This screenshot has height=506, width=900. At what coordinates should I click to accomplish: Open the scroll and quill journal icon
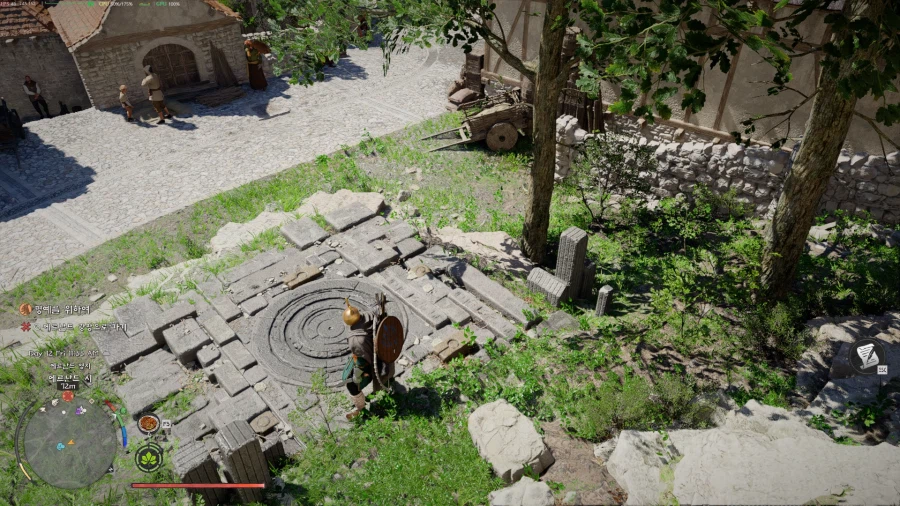click(x=867, y=356)
